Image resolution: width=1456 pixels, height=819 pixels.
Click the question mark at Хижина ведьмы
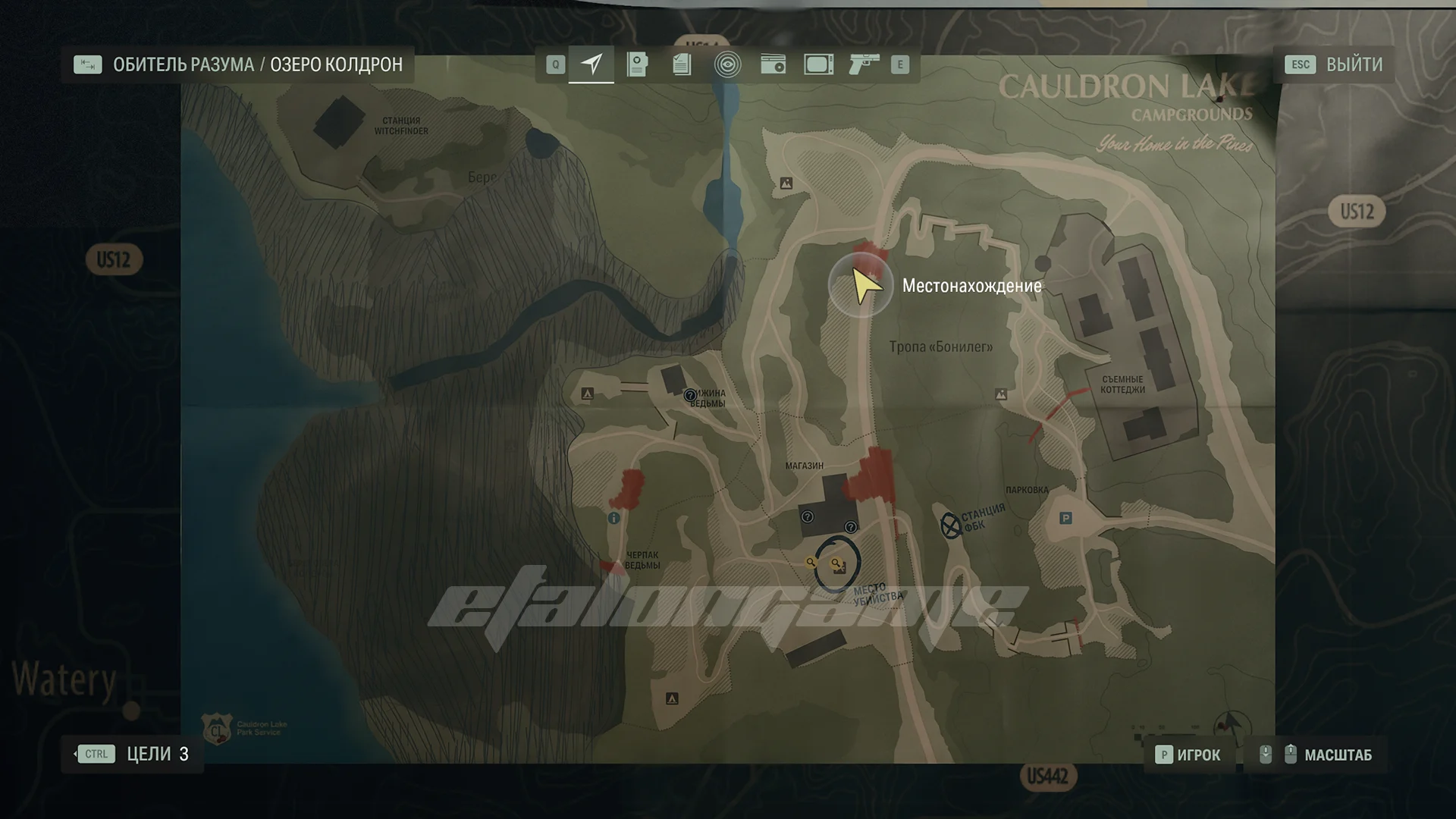(690, 395)
